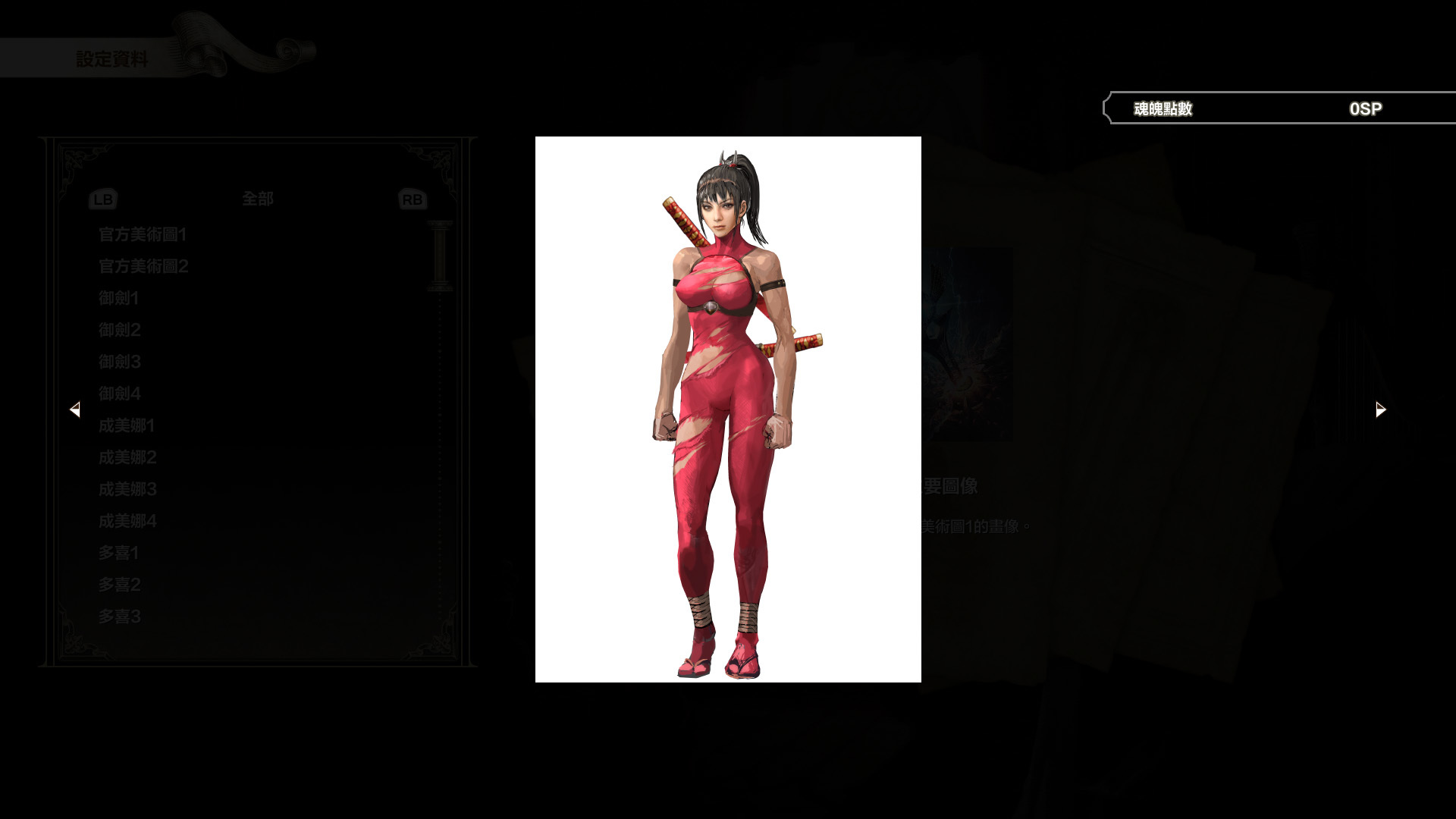Open the 全部 category filter
The image size is (1456, 819).
[x=258, y=199]
